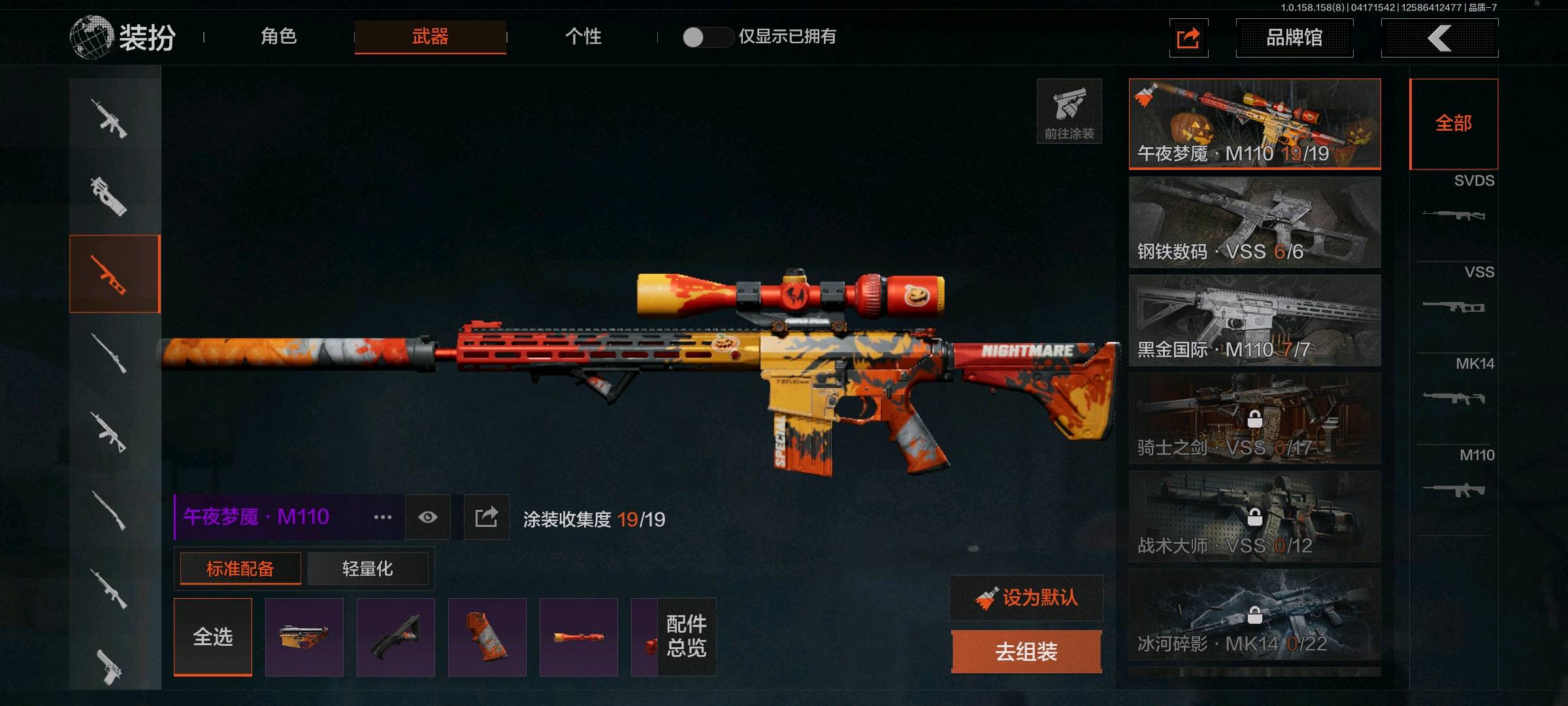1568x706 pixels.
Task: Click the 去组装 assemble button
Action: click(1026, 651)
